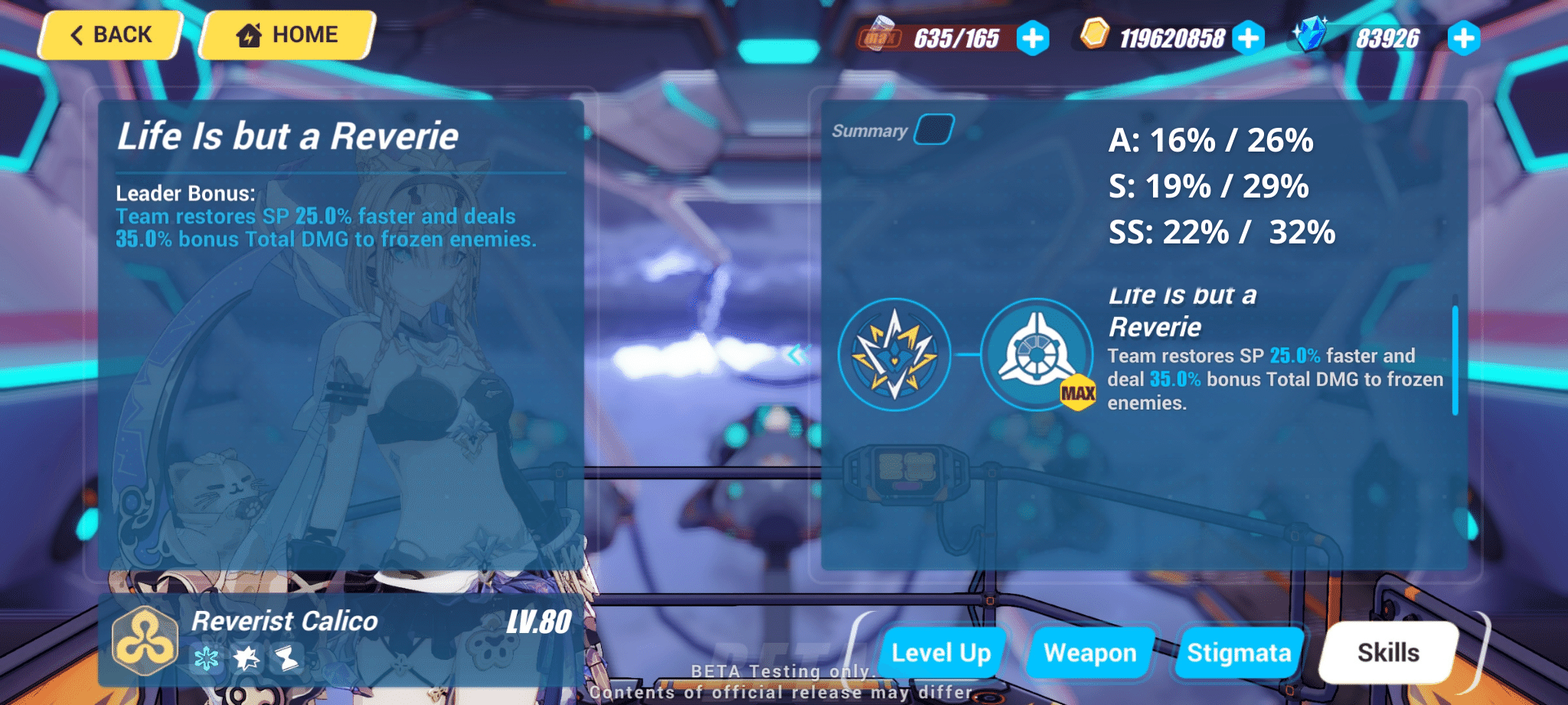This screenshot has height=705, width=1568.
Task: Click the Home house icon
Action: coord(249,34)
